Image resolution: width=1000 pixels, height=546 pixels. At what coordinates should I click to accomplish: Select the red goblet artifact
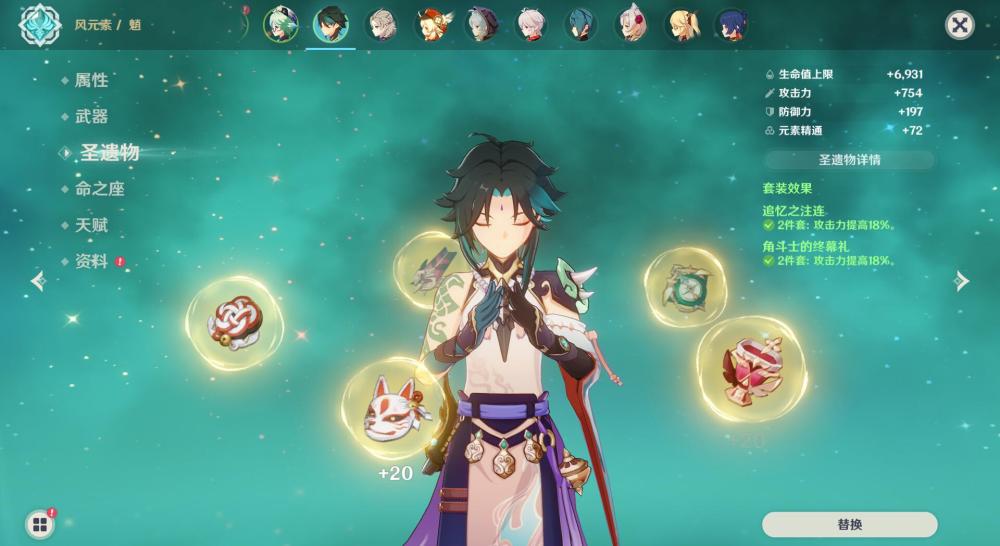tap(751, 368)
